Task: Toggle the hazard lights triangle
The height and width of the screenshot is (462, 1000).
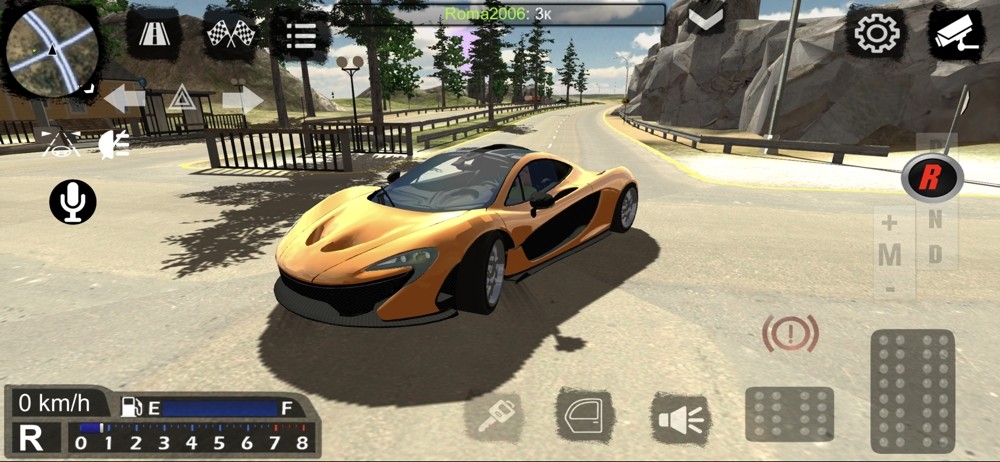Action: click(x=181, y=98)
